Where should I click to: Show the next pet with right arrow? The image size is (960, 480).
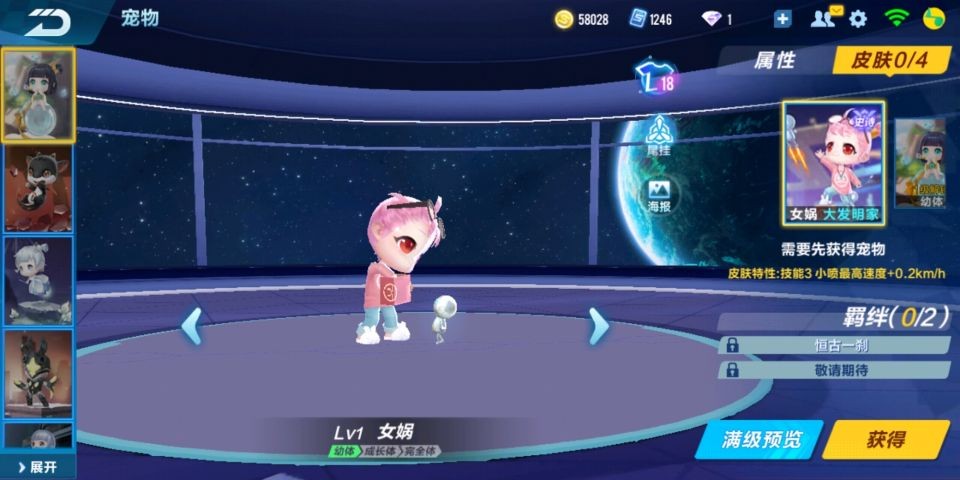coord(598,325)
